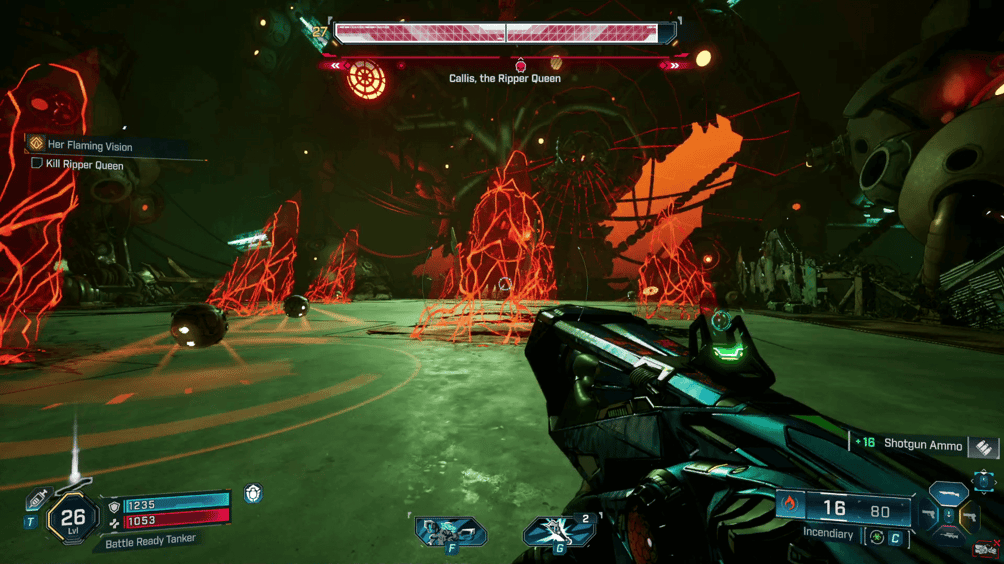This screenshot has height=564, width=1004.
Task: Throw the ordnance icon labeled G
Action: (558, 530)
